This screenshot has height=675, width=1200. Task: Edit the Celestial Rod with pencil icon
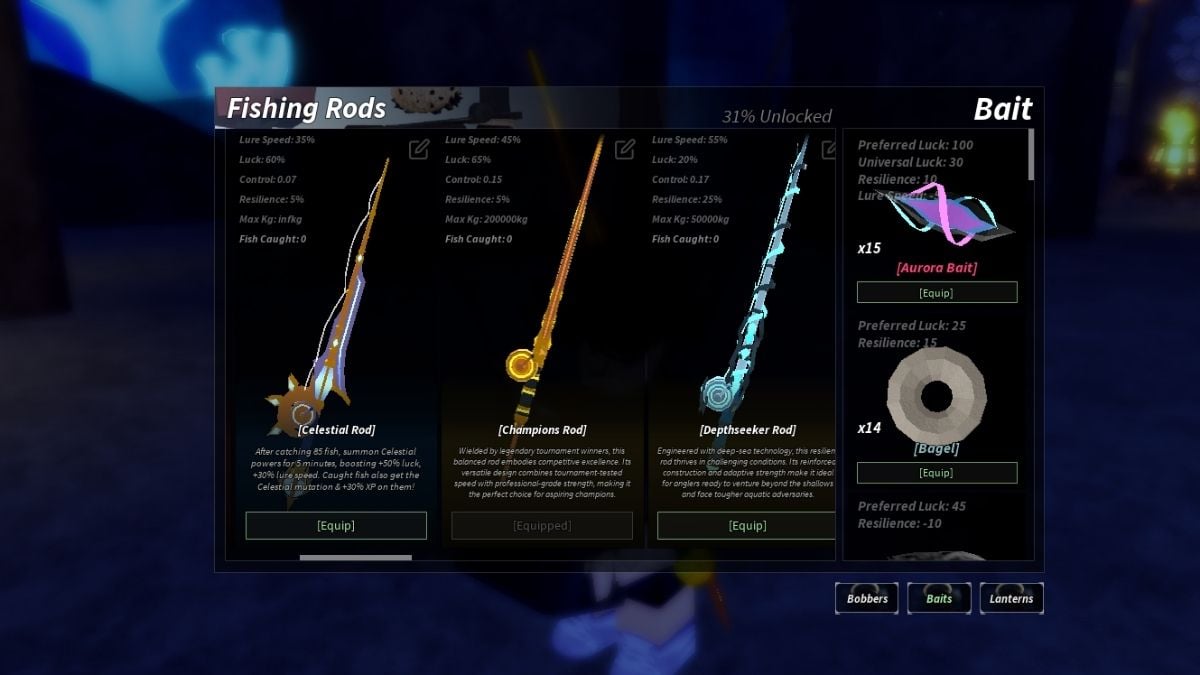[419, 149]
